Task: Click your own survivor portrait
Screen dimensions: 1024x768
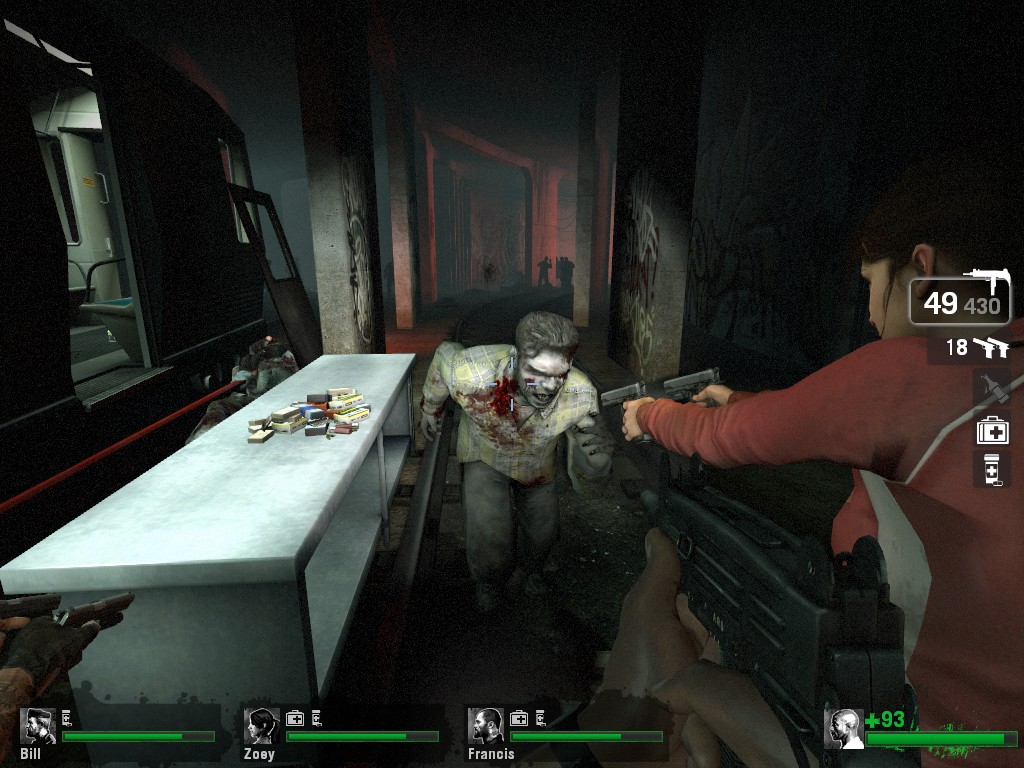Action: [843, 729]
